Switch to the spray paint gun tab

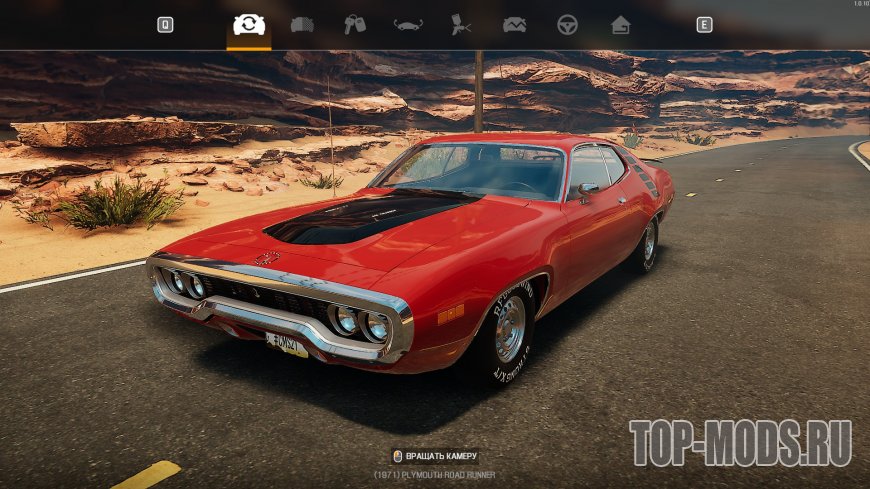[461, 25]
